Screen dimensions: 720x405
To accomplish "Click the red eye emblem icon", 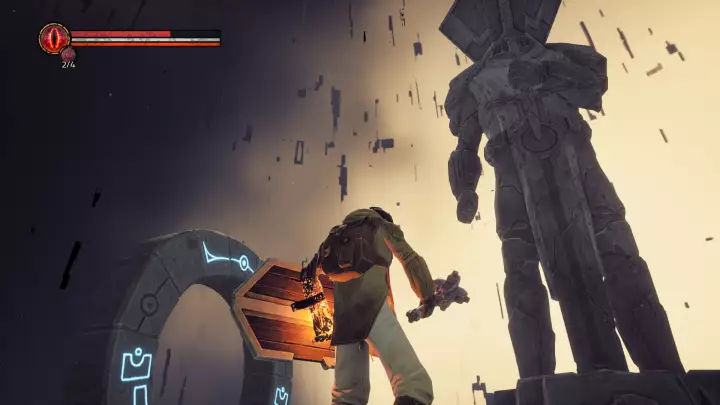I will 53,38.
